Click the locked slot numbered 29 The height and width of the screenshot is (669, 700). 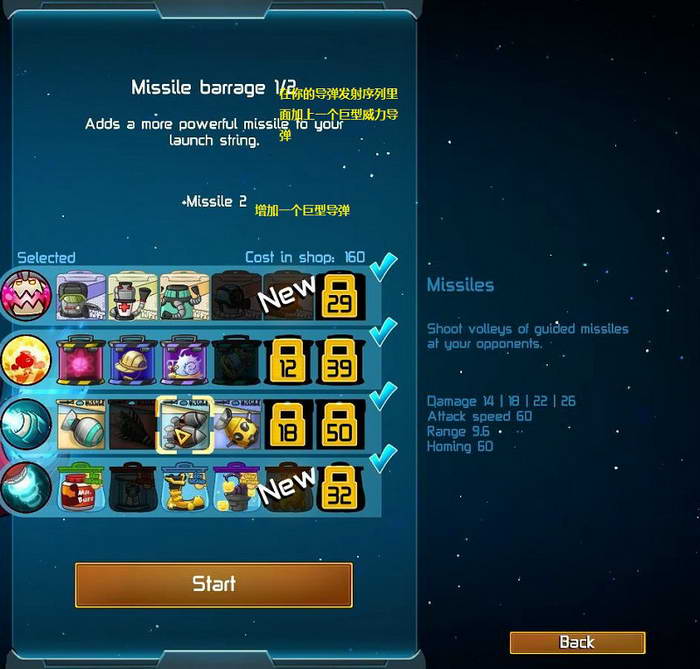click(340, 295)
